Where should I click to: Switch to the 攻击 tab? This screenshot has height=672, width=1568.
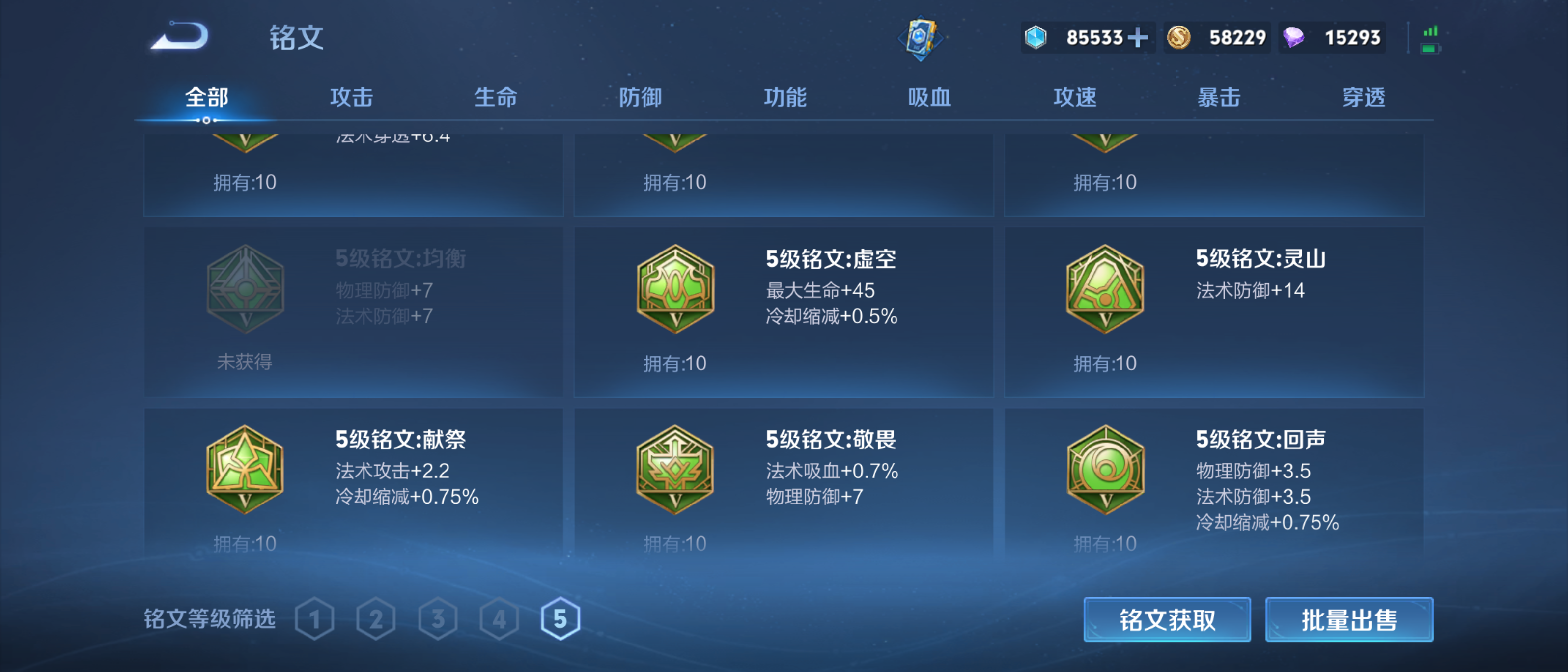tap(352, 96)
